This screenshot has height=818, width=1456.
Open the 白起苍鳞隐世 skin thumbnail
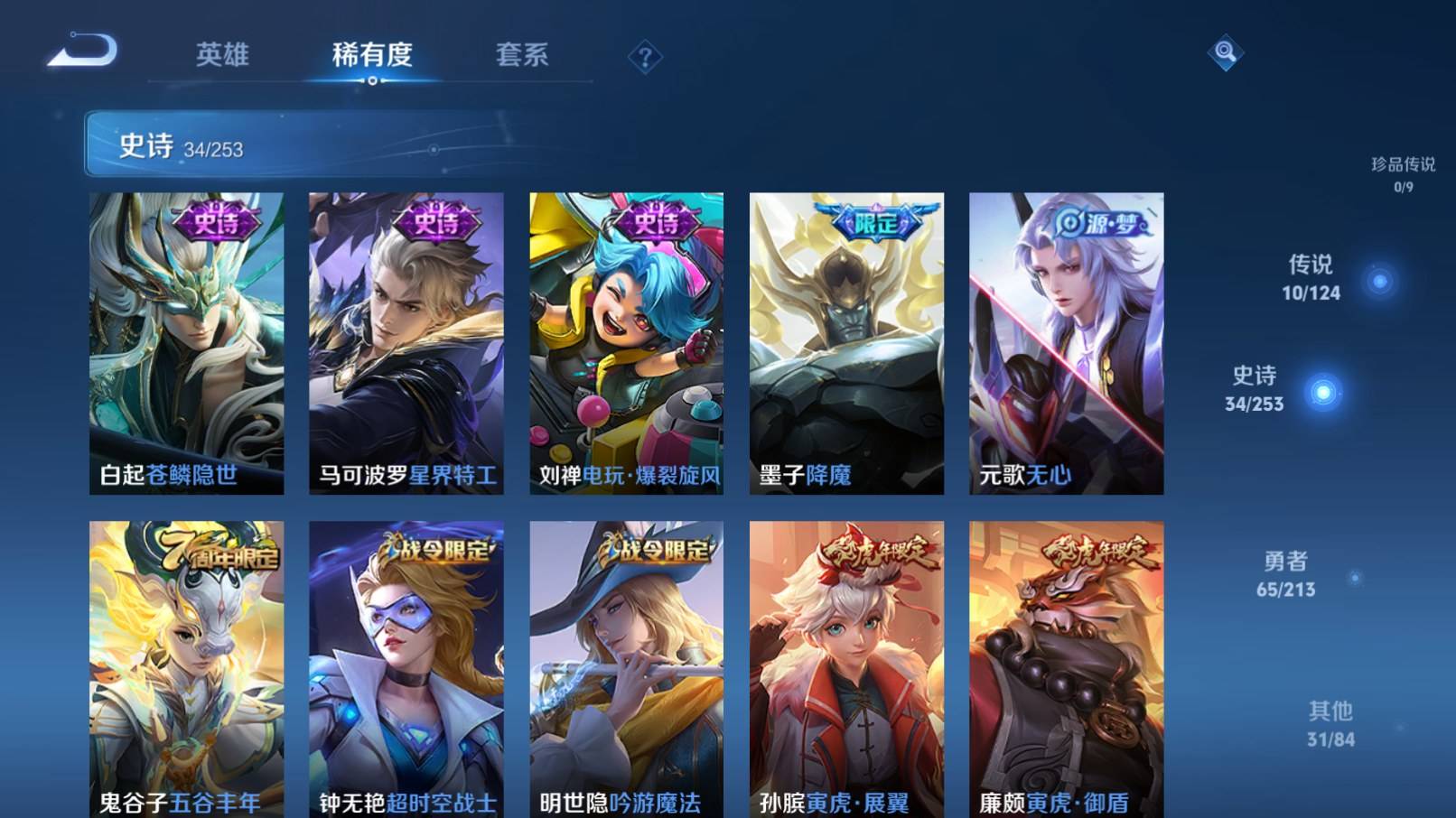coord(183,343)
